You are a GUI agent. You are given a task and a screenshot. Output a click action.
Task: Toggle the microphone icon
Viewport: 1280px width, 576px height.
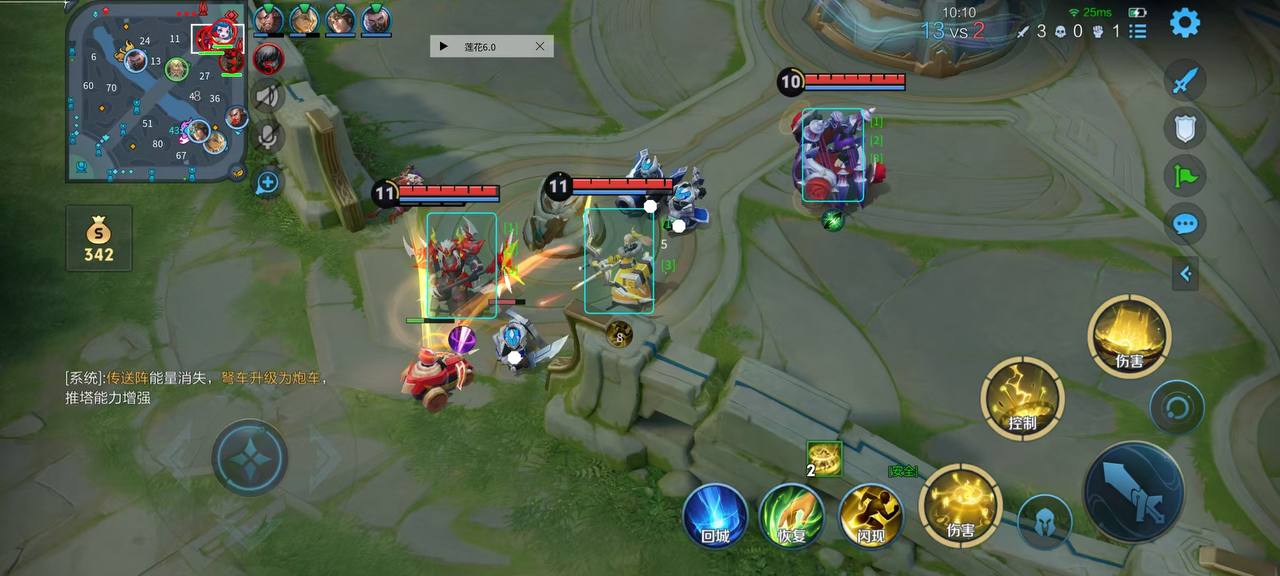click(267, 137)
